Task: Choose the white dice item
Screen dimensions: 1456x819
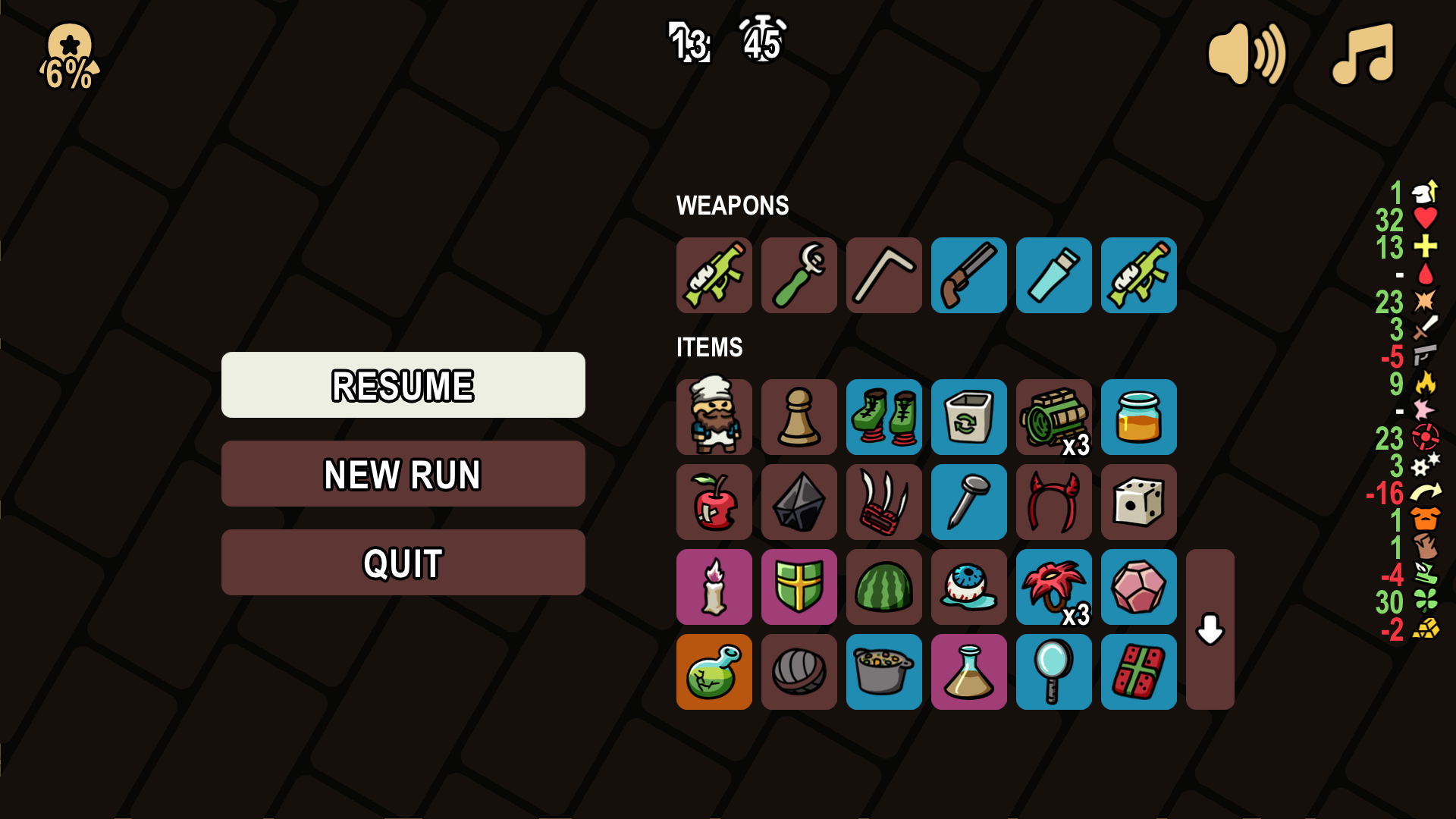Action: click(x=1139, y=502)
